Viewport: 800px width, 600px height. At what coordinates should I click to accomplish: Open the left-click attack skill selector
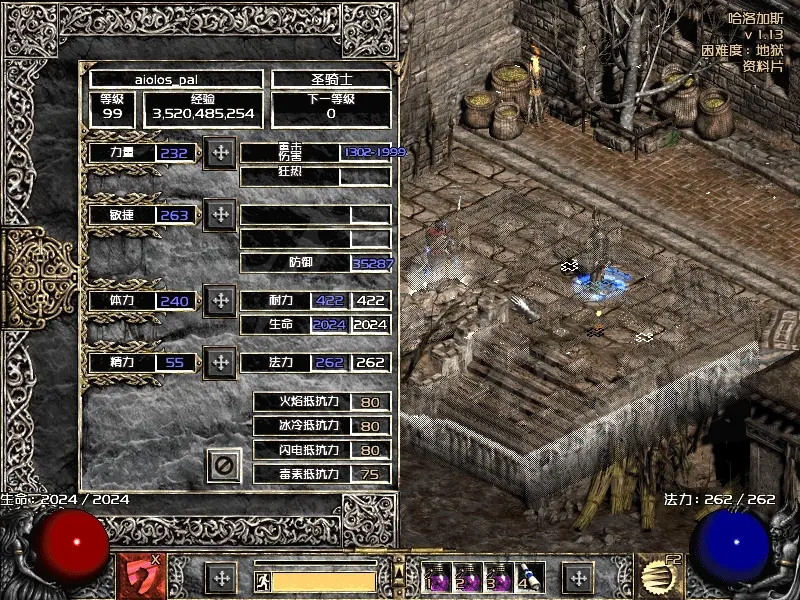(x=142, y=577)
